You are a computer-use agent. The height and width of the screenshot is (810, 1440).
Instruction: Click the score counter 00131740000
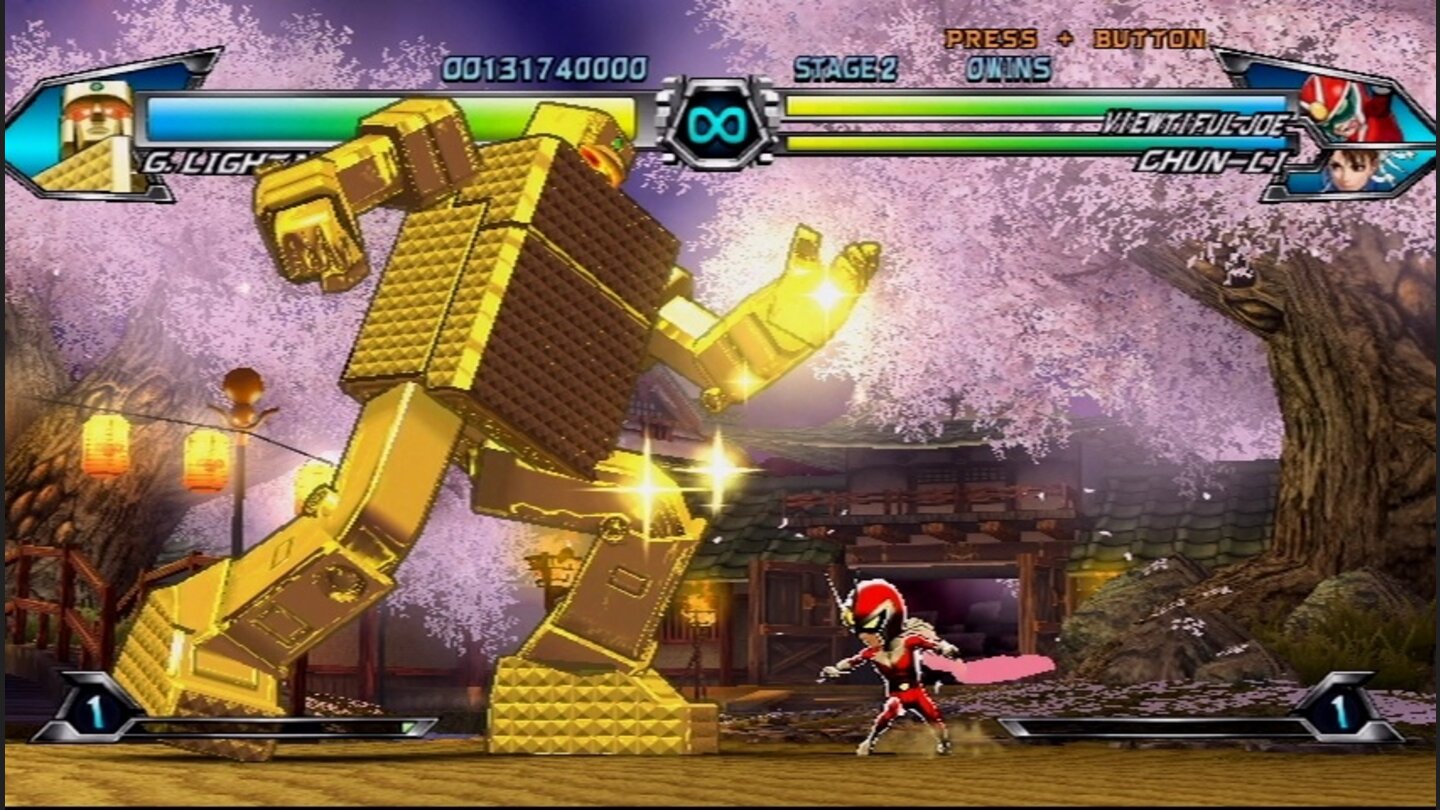click(x=545, y=70)
